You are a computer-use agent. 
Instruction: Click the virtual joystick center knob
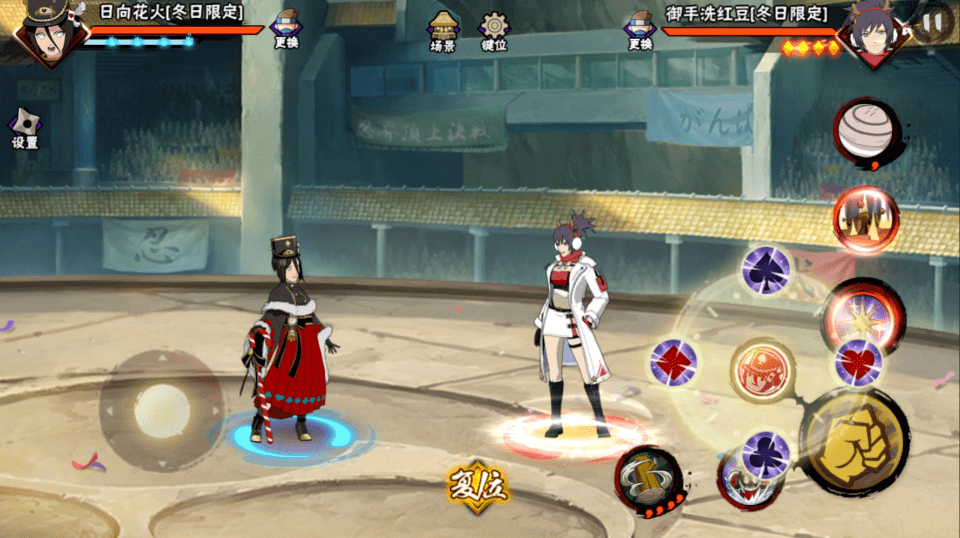tap(161, 410)
